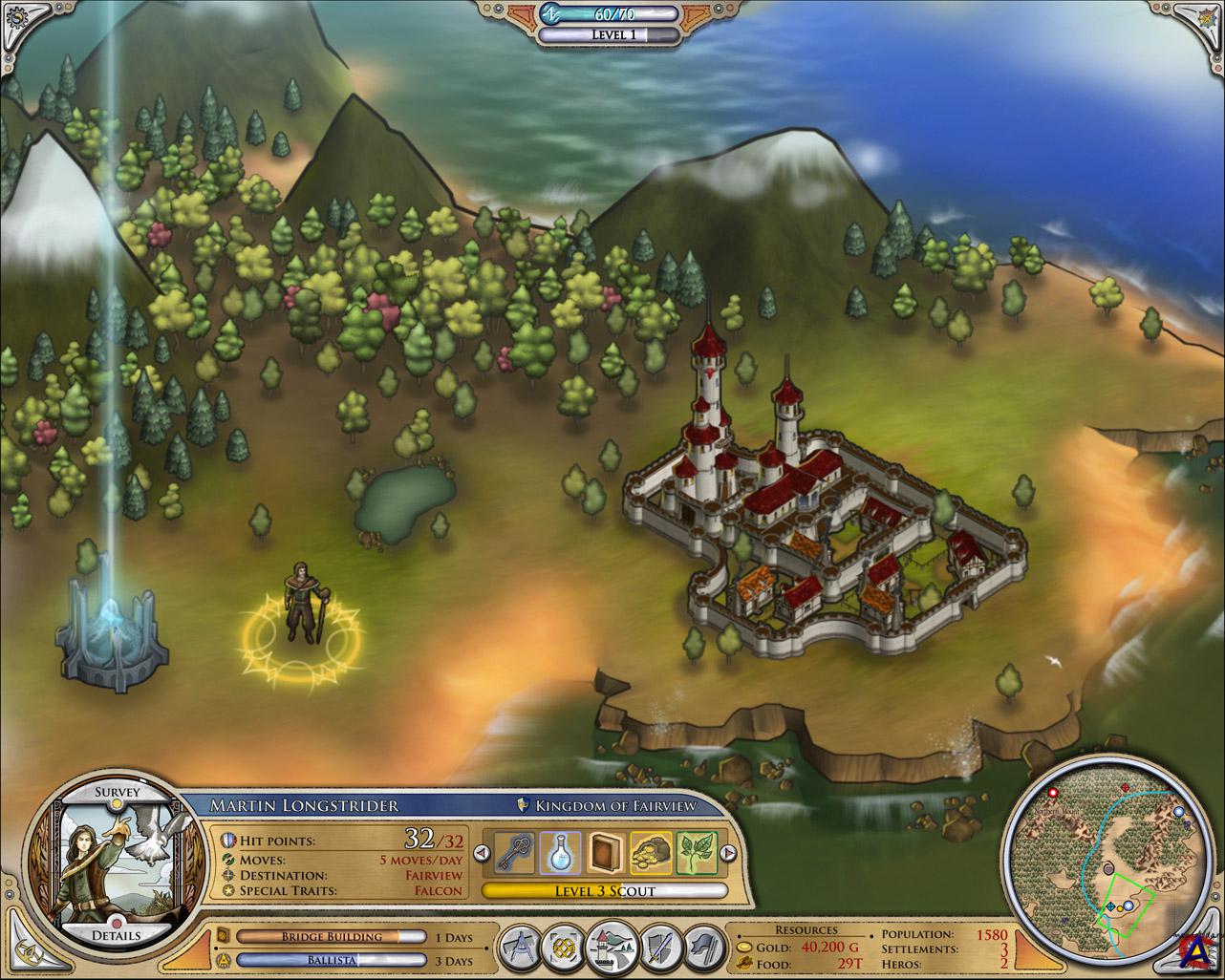Select the castle landscape view button

[x=611, y=950]
